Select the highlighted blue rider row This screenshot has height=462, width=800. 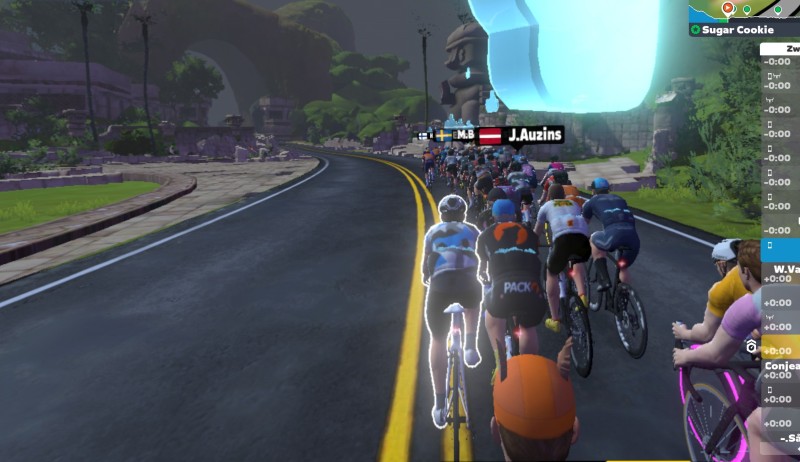tap(781, 244)
